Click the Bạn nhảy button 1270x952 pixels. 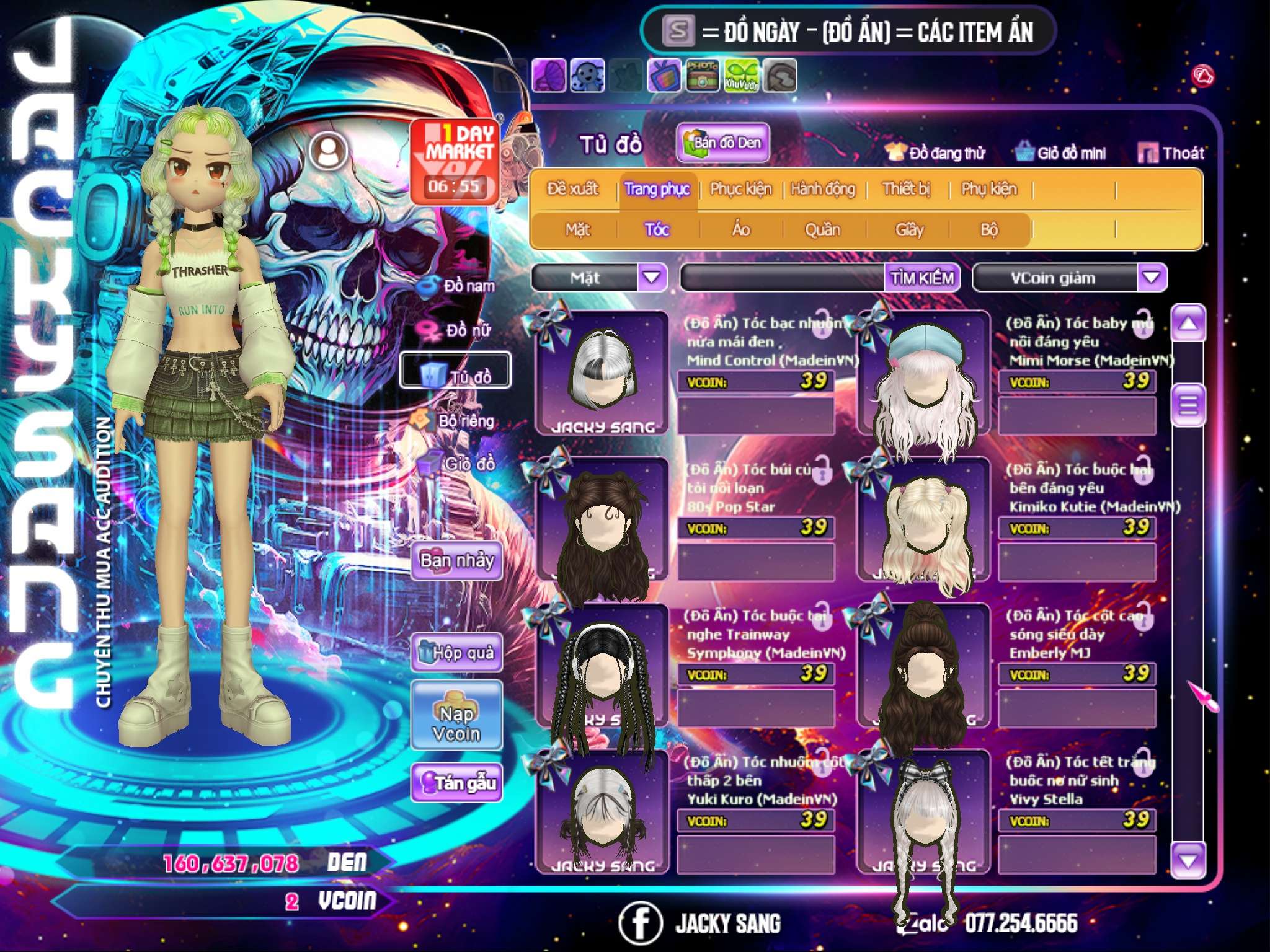tap(456, 562)
